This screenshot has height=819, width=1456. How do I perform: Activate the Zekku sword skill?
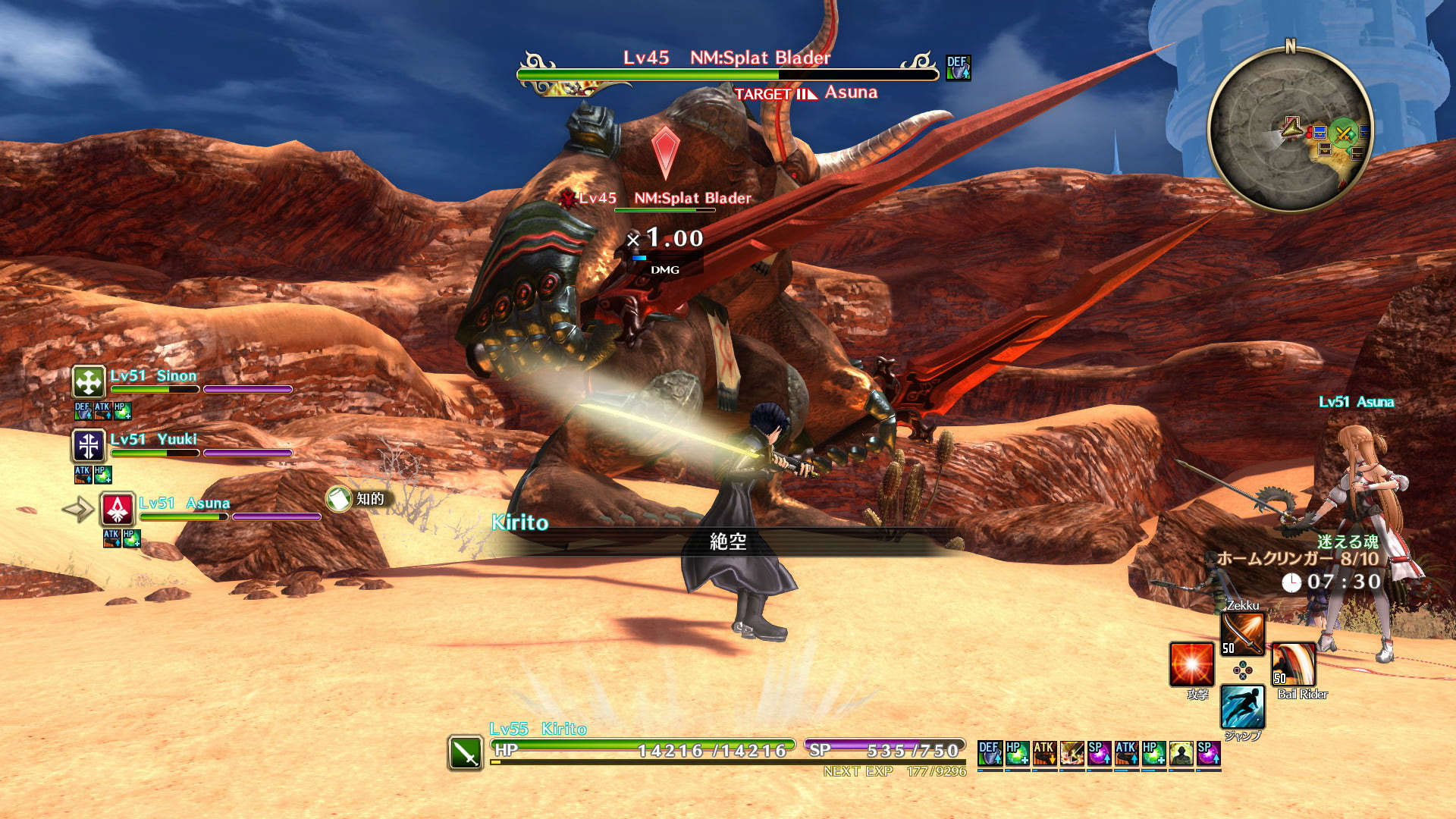[1242, 633]
